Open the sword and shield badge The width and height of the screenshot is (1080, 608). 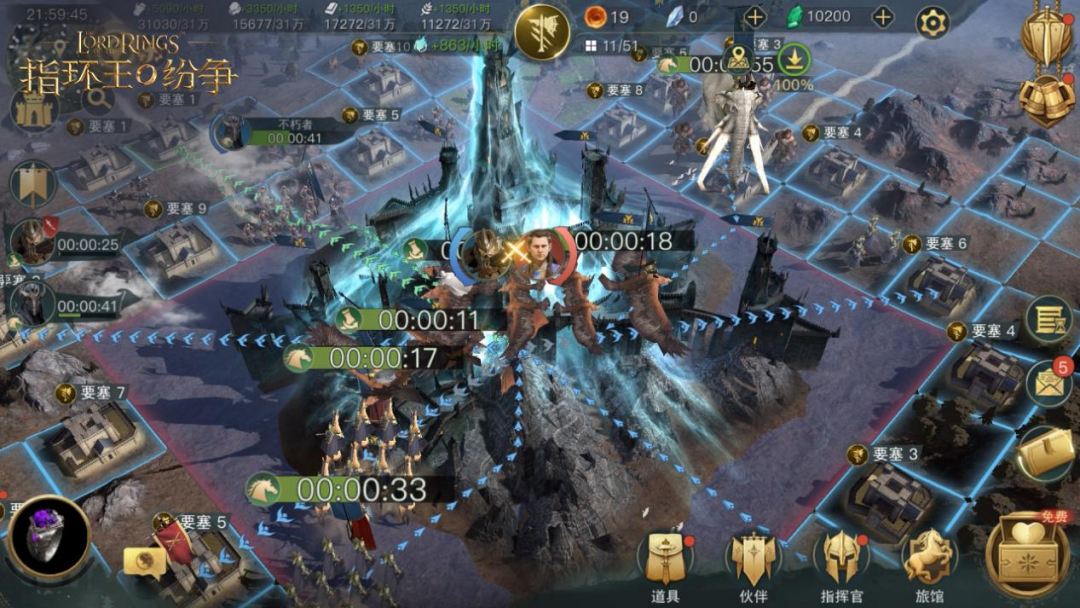1046,33
